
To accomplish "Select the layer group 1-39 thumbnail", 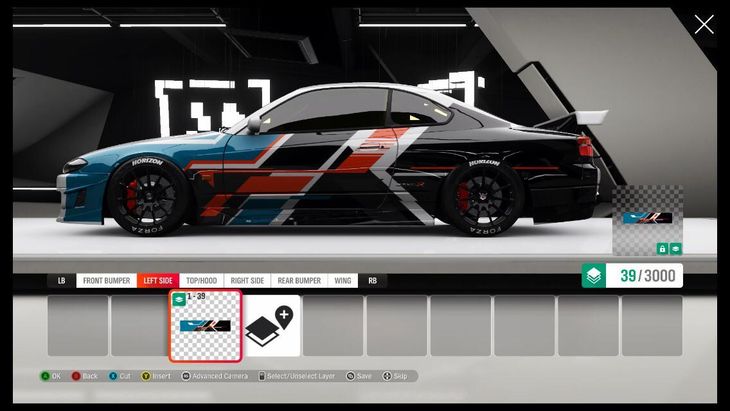I will point(205,325).
